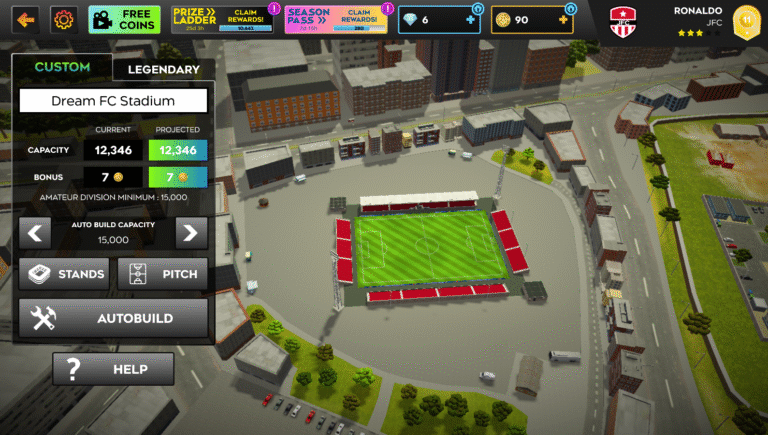Watch video for Free Coins
The height and width of the screenshot is (435, 768).
(124, 19)
